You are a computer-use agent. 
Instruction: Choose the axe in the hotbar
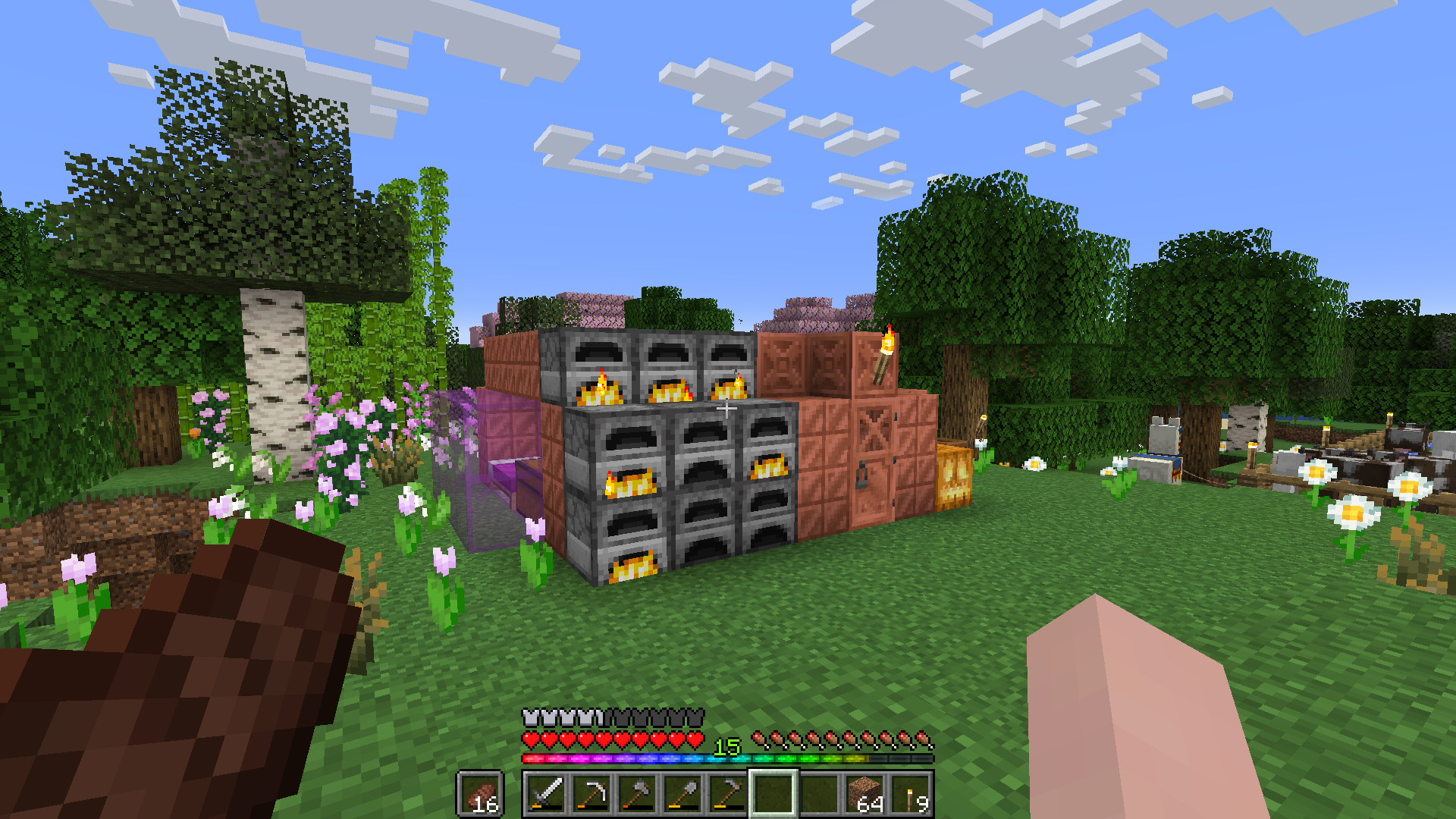tap(636, 794)
